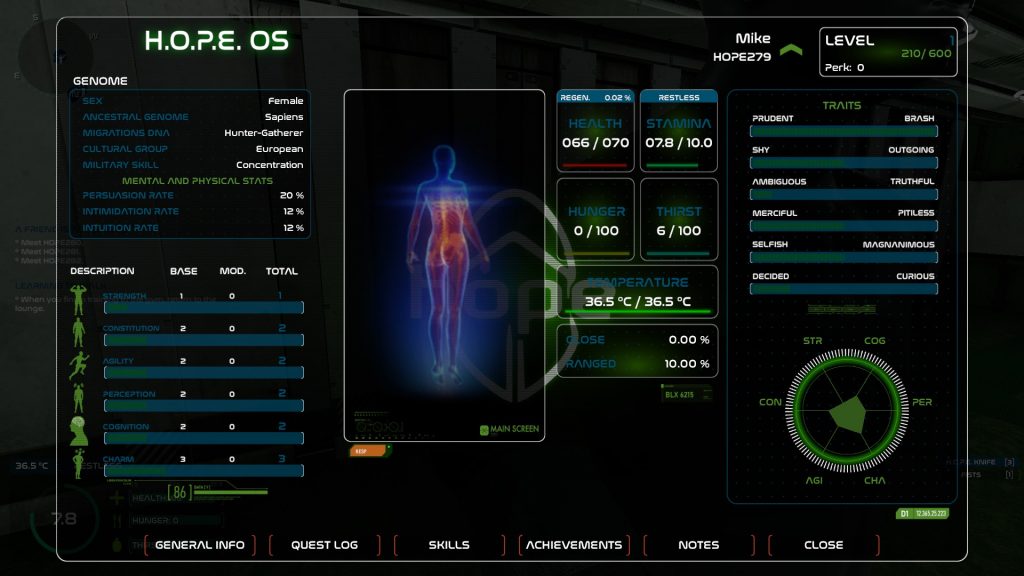The image size is (1024, 576).
Task: Click the Main Screen button
Action: pos(510,429)
